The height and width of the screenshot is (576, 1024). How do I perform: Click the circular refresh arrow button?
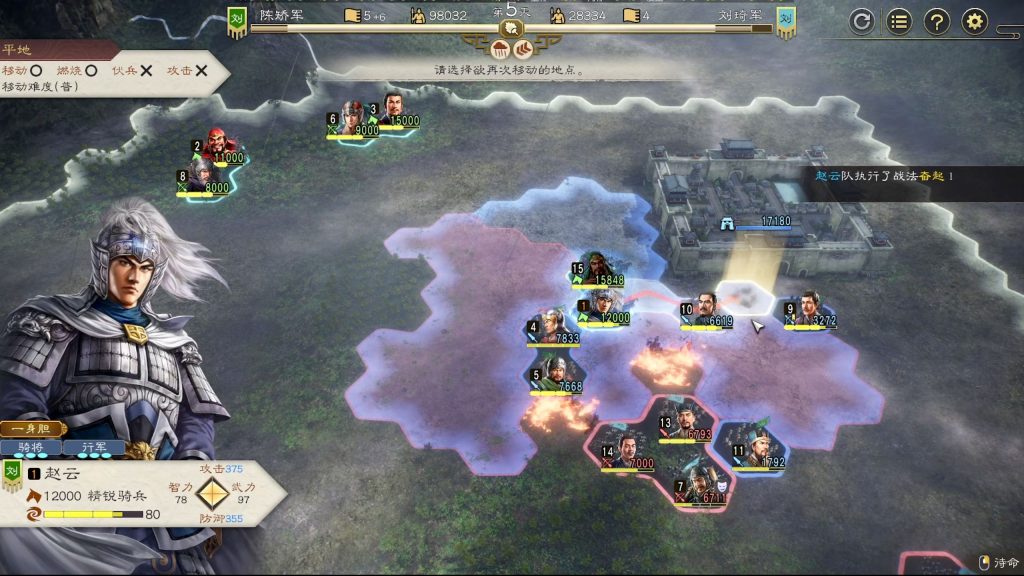tap(862, 21)
